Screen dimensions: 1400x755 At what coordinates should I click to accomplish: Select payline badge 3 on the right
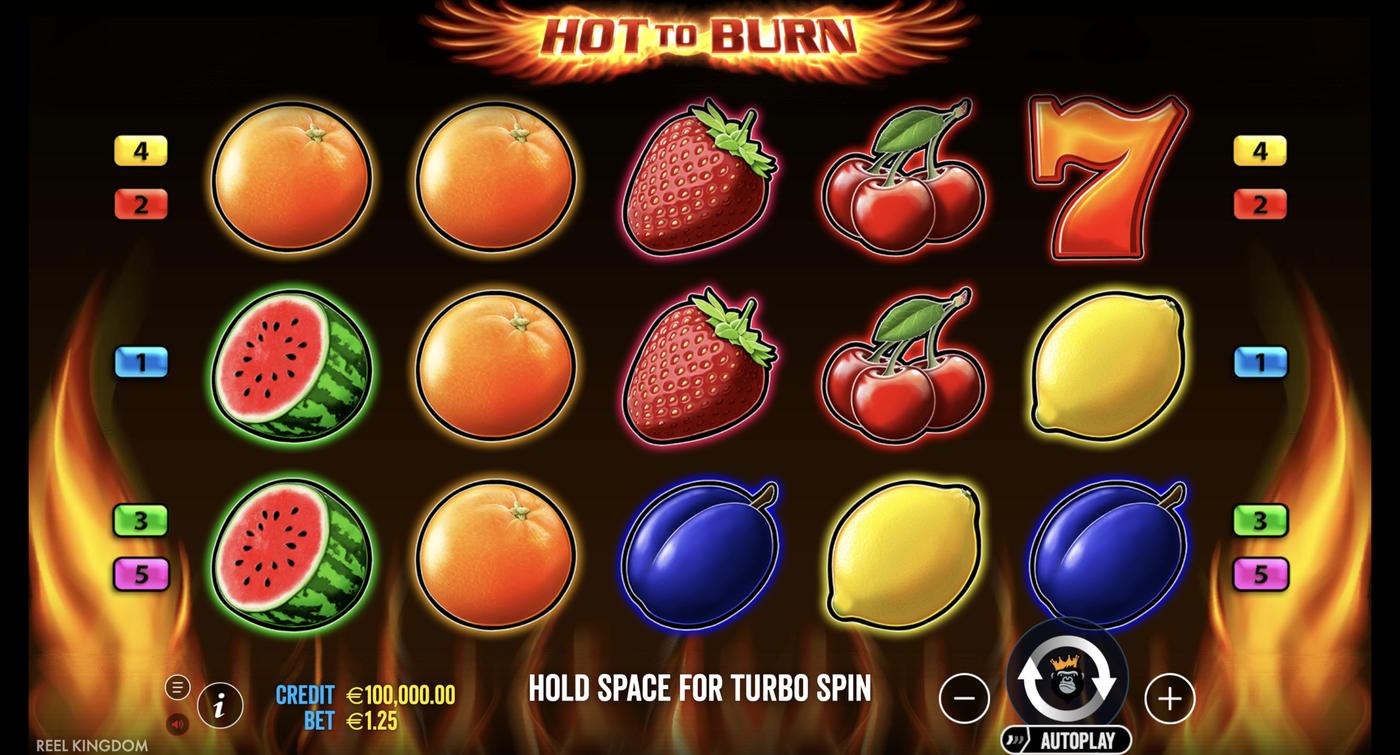pyautogui.click(x=1260, y=521)
